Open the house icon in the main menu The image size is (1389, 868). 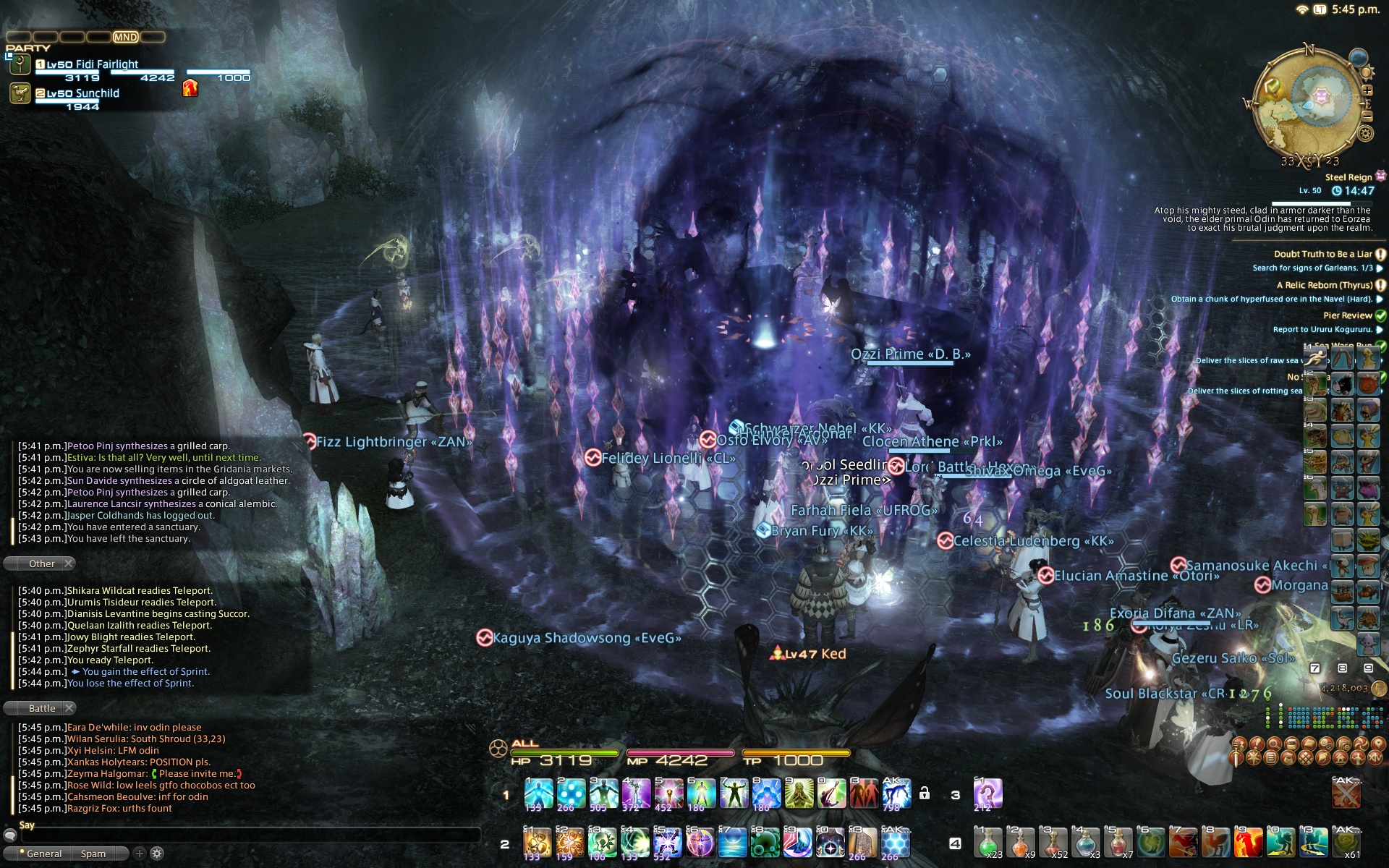click(1342, 758)
